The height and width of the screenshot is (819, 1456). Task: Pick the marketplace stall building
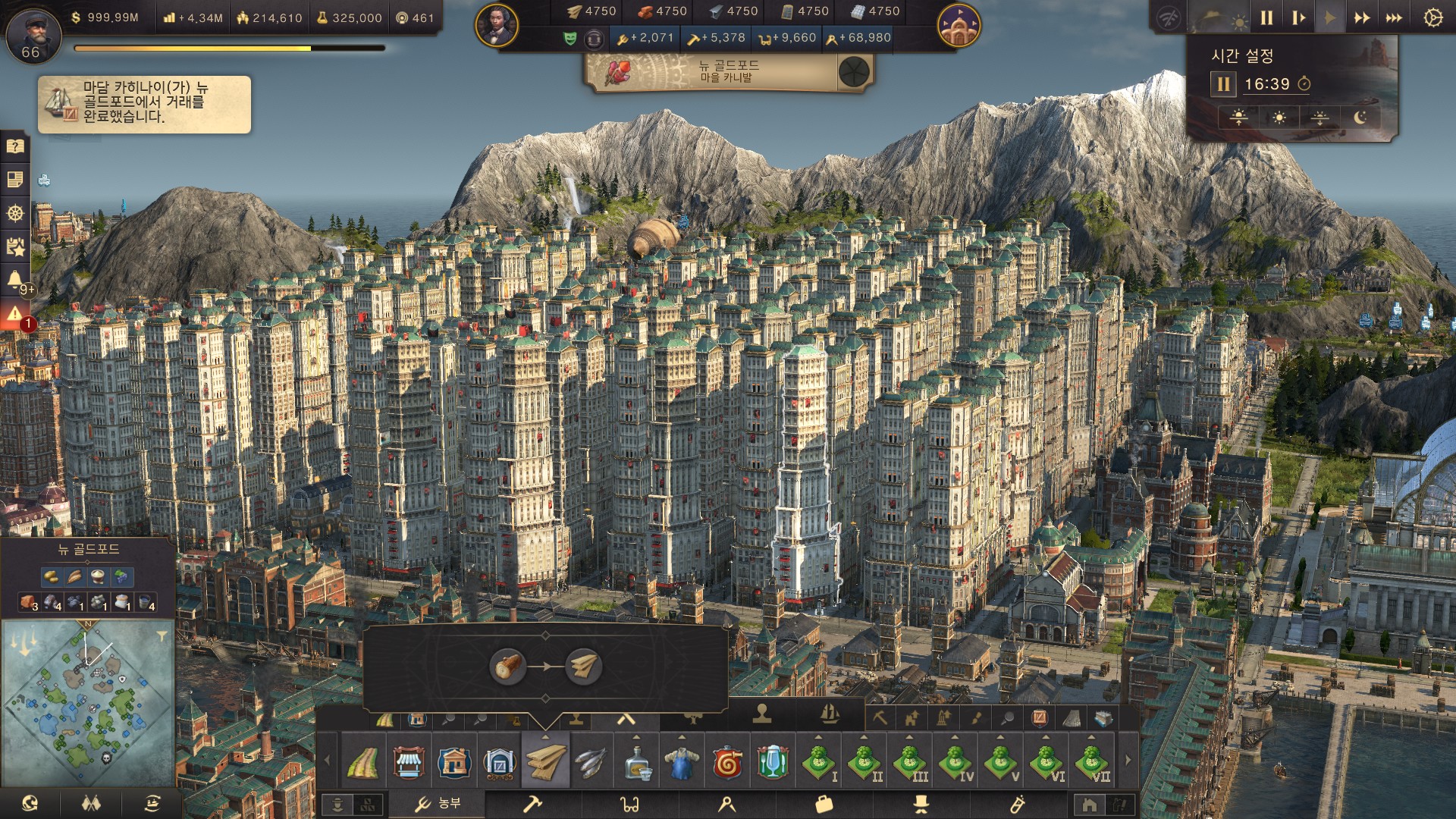coord(408,761)
